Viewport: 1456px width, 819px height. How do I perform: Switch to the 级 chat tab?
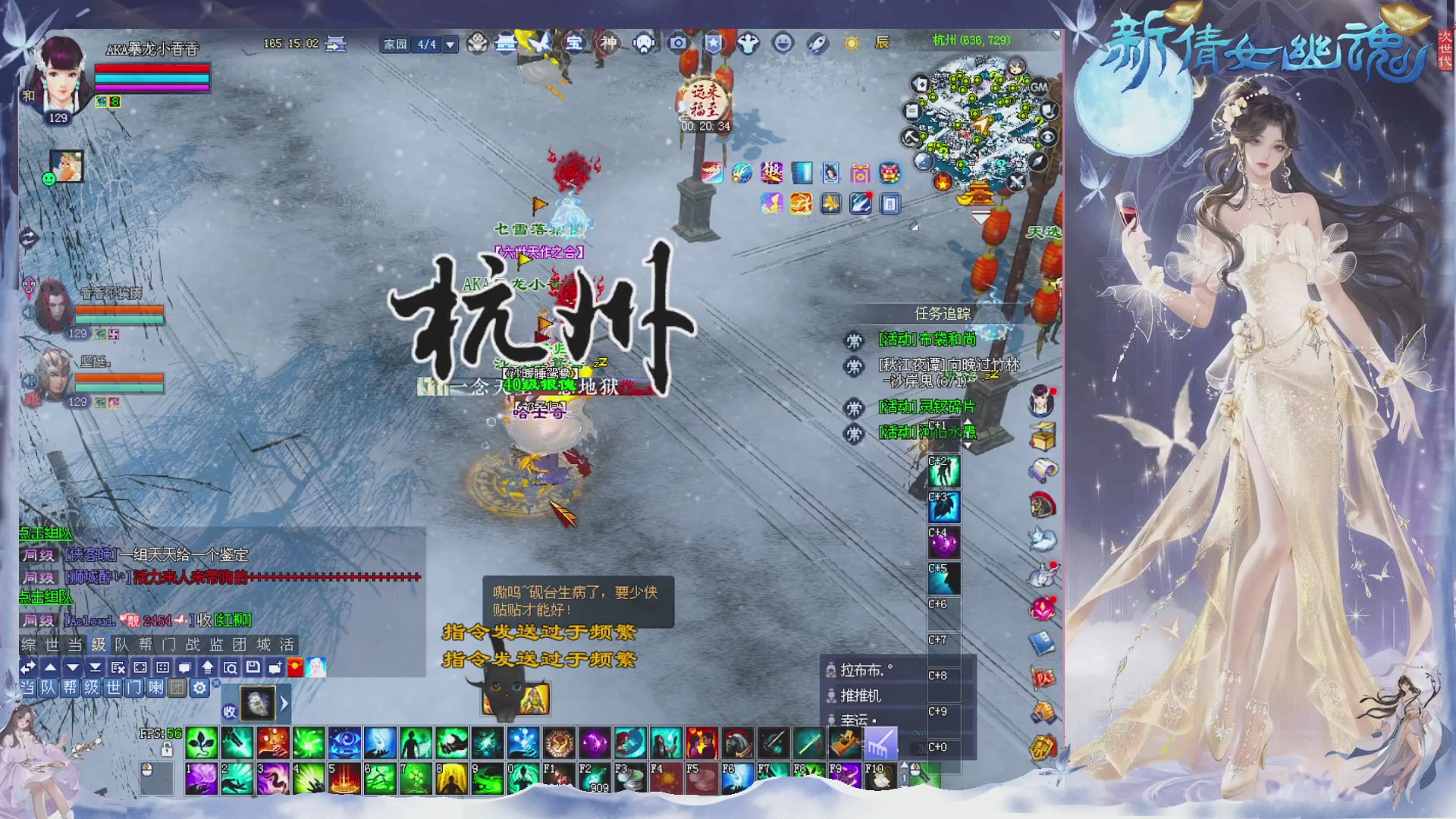pos(99,647)
